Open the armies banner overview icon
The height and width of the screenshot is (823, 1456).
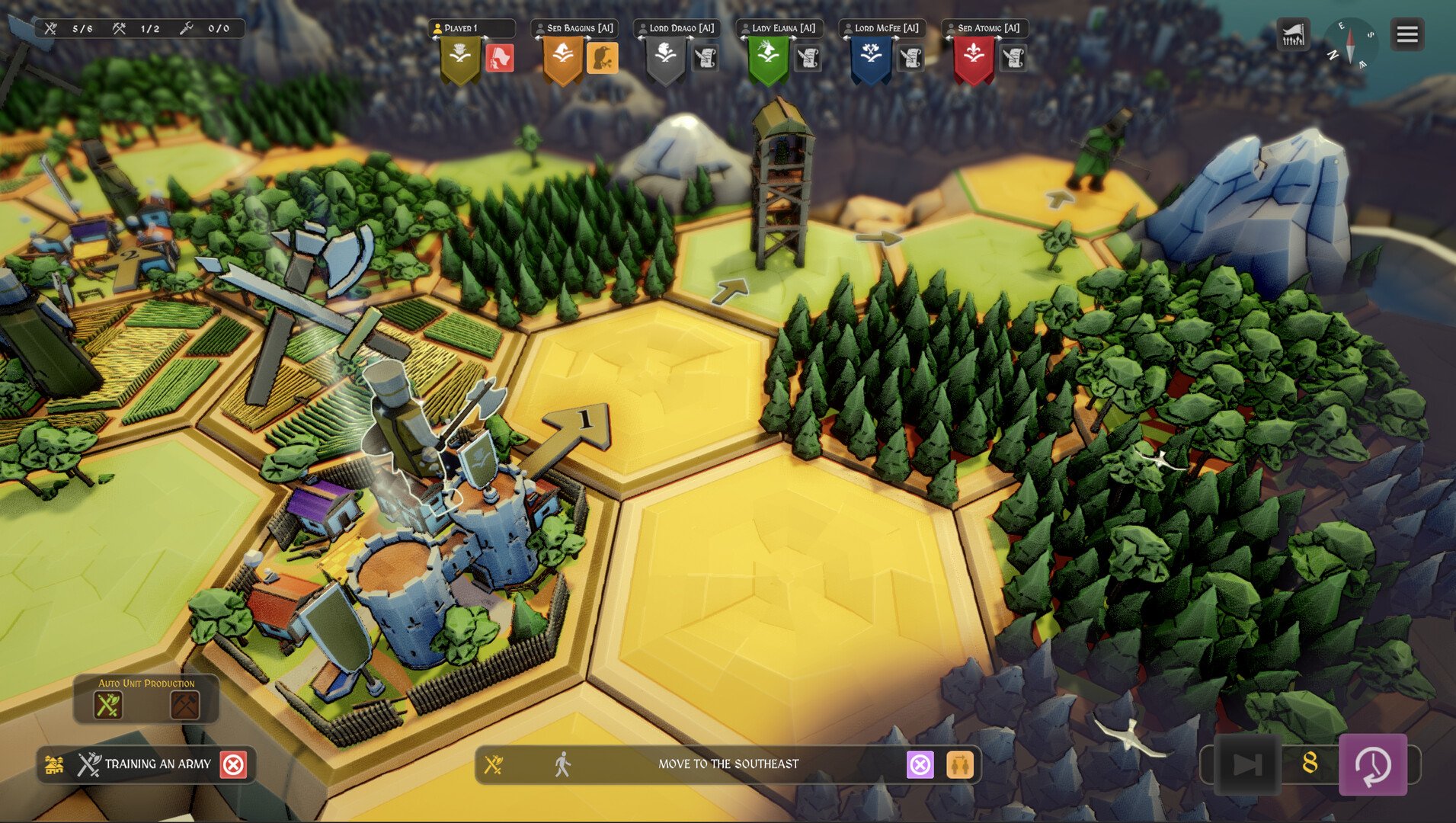coord(1293,34)
